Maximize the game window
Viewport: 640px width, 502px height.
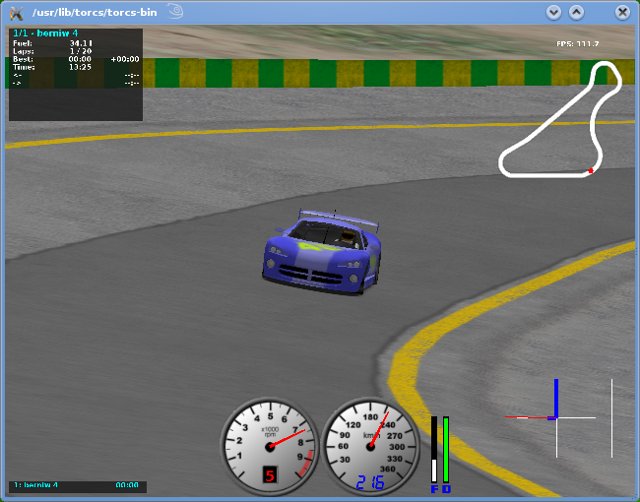pyautogui.click(x=576, y=12)
